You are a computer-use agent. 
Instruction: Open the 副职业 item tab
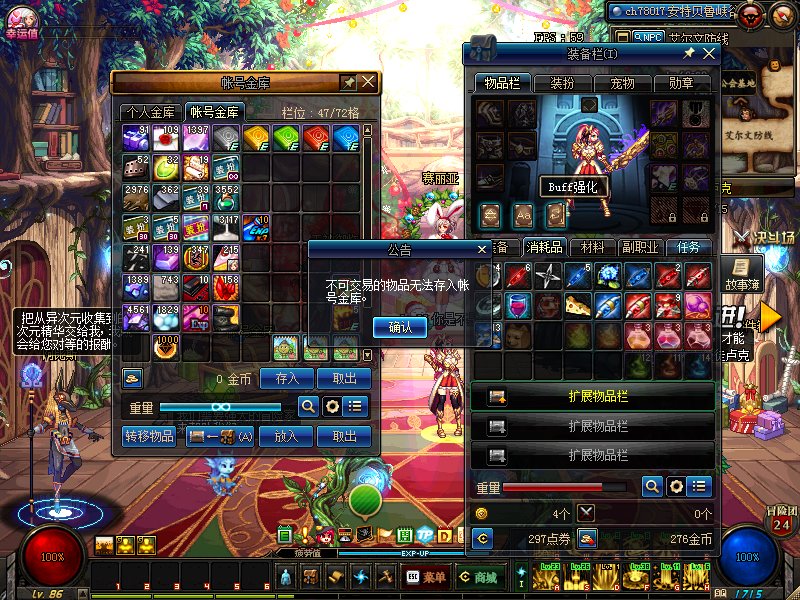(x=639, y=247)
